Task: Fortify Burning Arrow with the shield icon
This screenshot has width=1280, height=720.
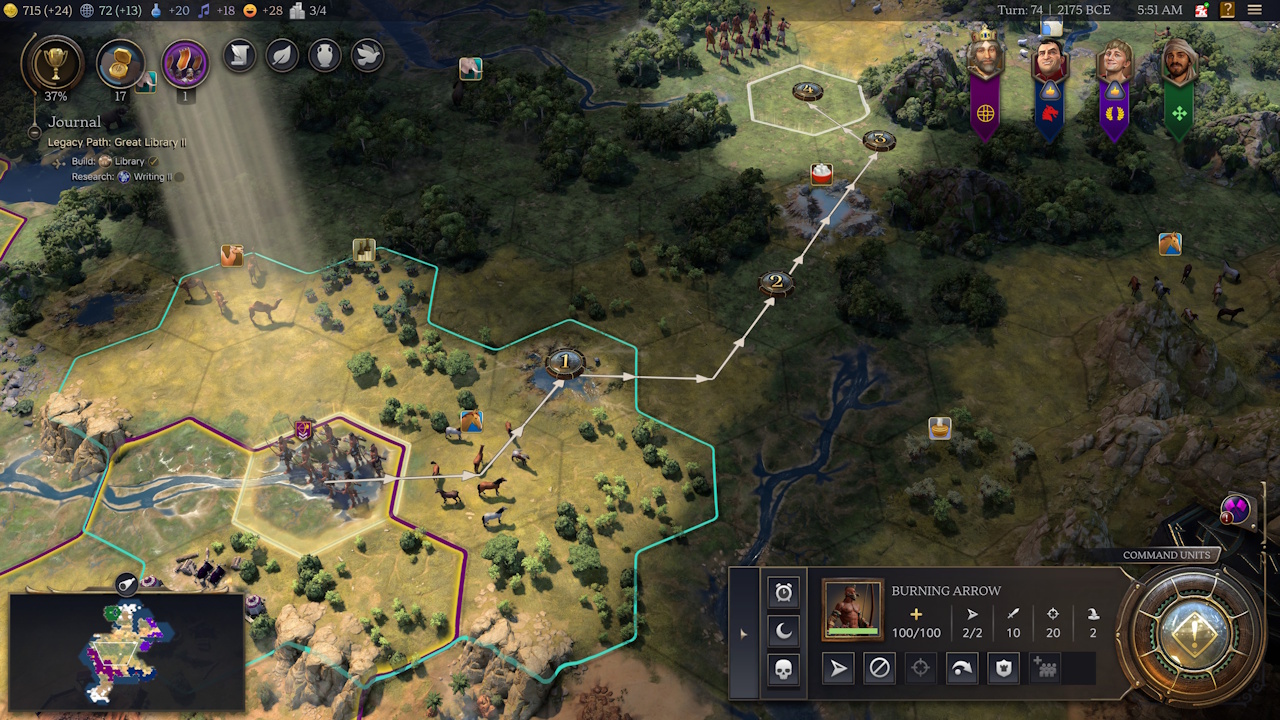Action: [1003, 668]
